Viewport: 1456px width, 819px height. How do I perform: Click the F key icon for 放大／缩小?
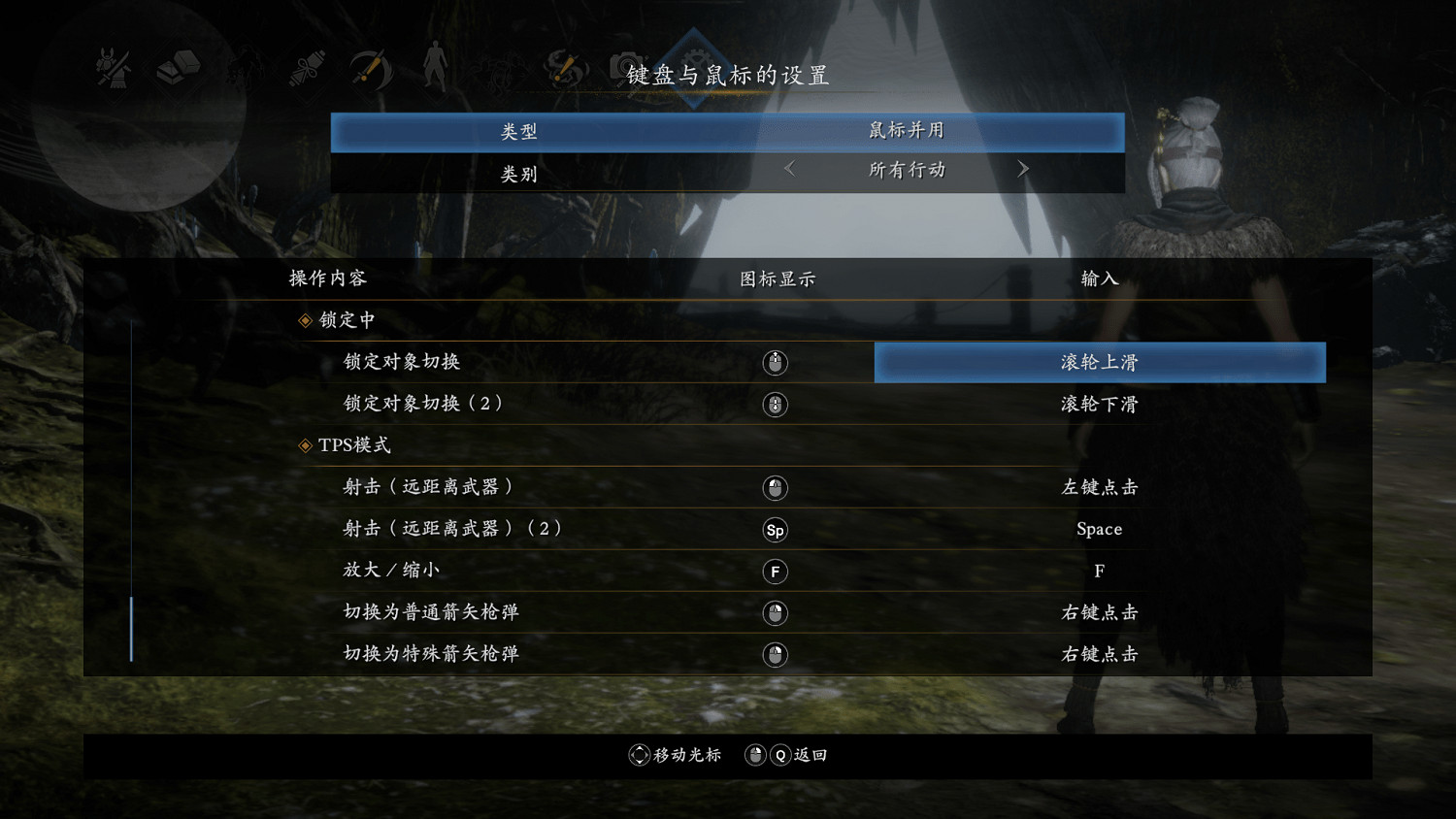pos(775,572)
